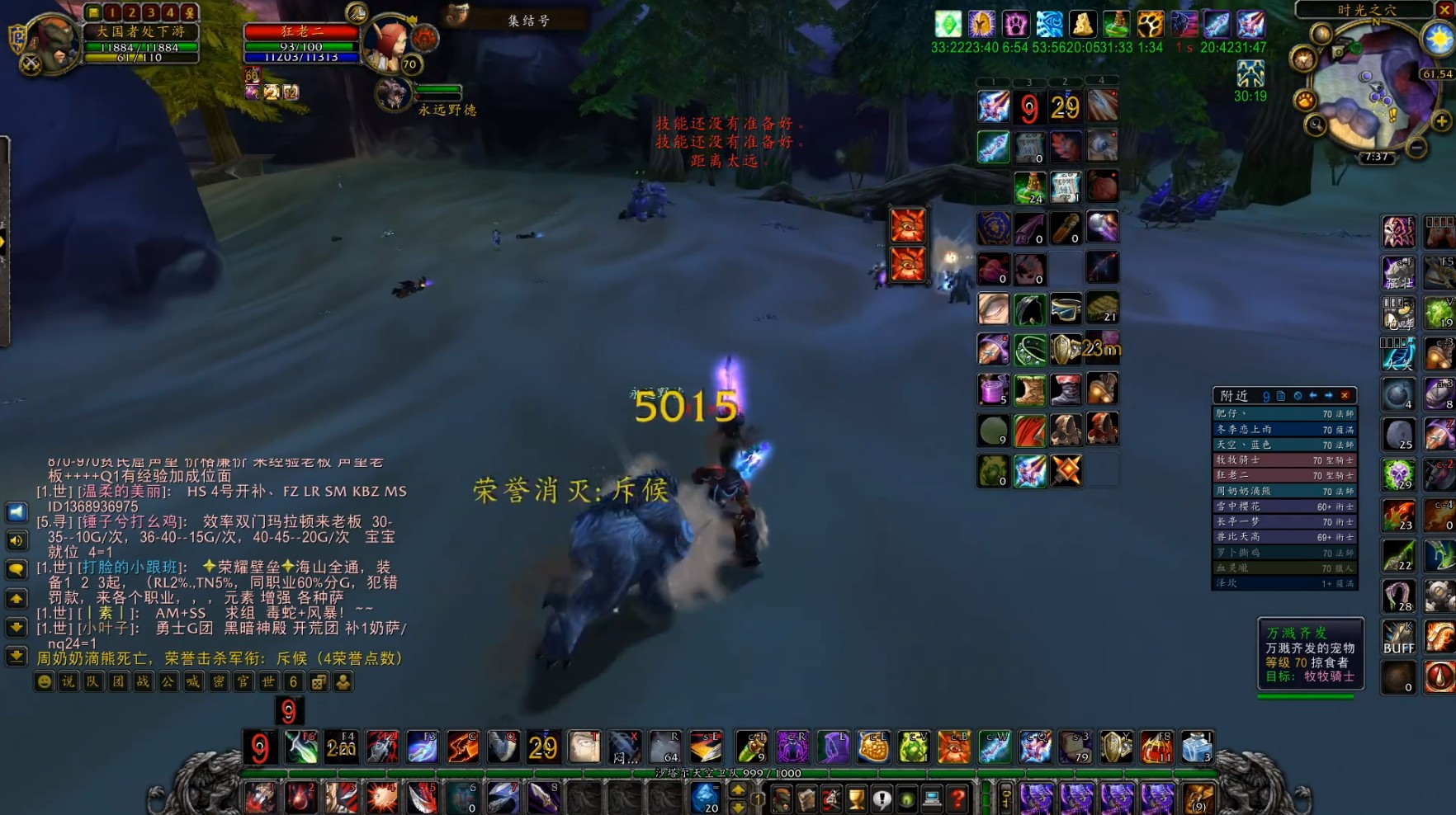Zoom out the minimap with the minus button
This screenshot has width=1456, height=815.
[x=1416, y=147]
